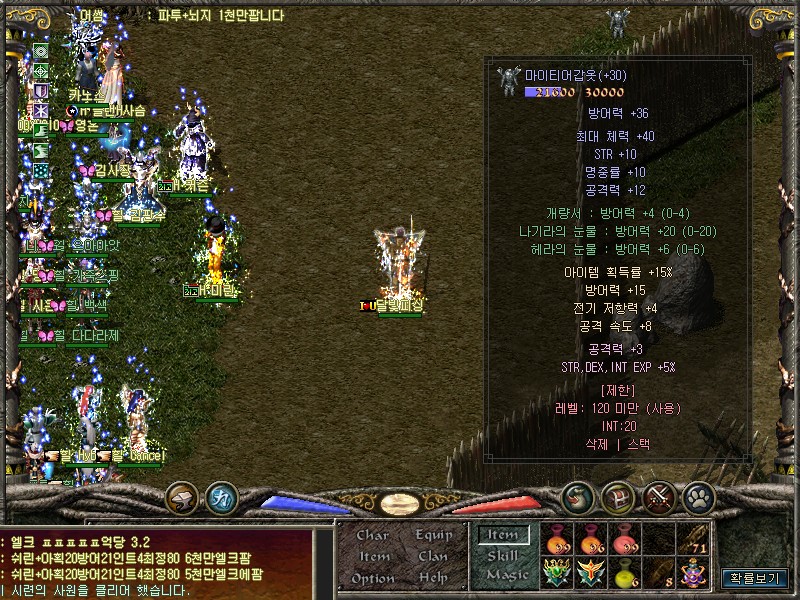Open the treasure chest round button

618,496
